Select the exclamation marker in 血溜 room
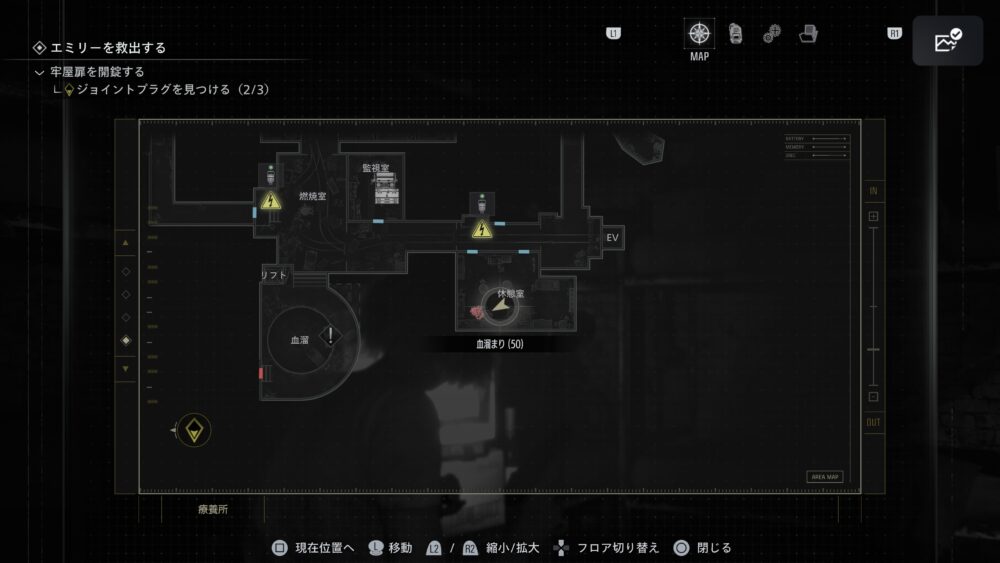Viewport: 1000px width, 563px height. click(331, 336)
